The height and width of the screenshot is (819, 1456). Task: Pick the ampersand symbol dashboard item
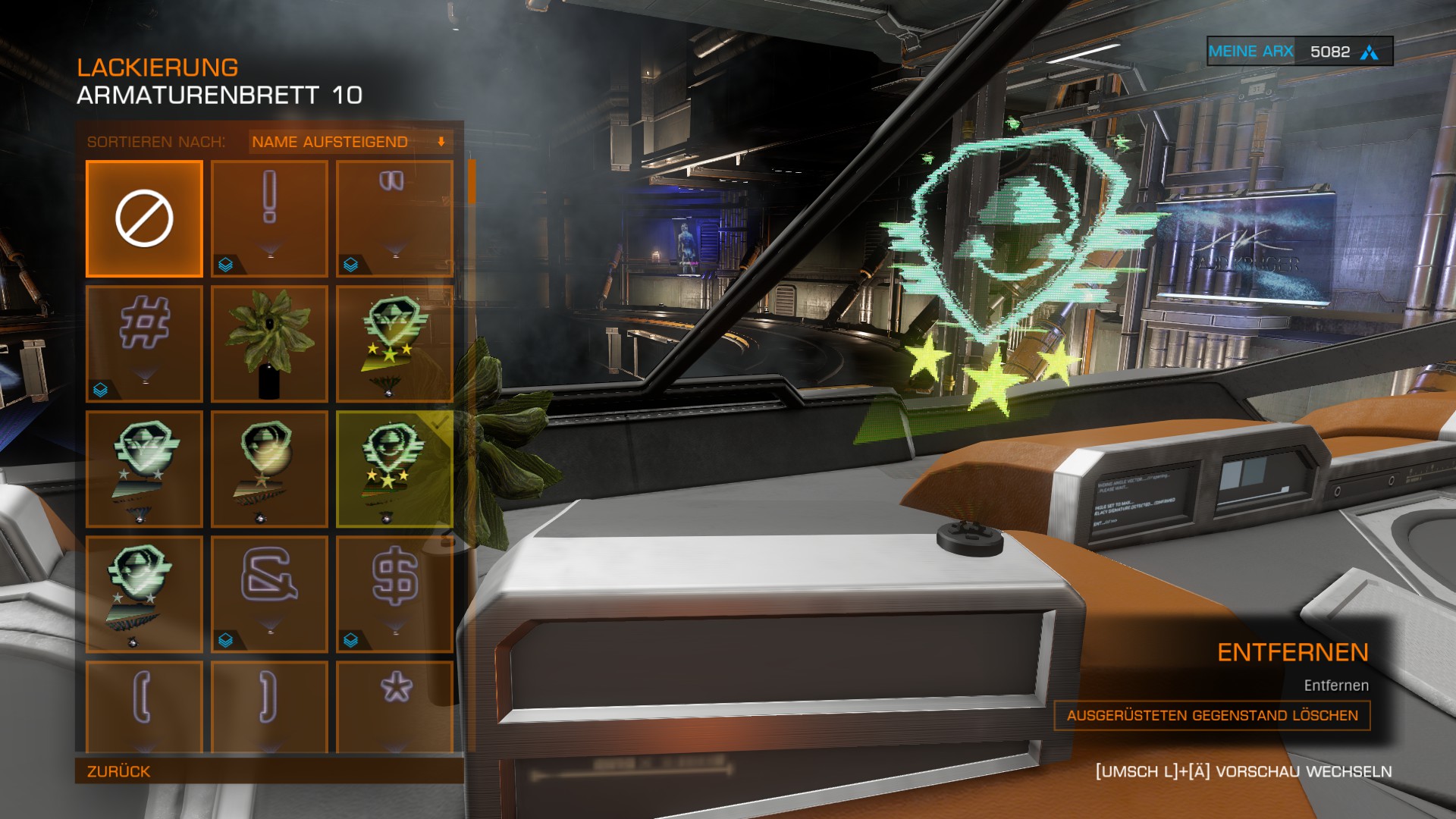tap(269, 594)
